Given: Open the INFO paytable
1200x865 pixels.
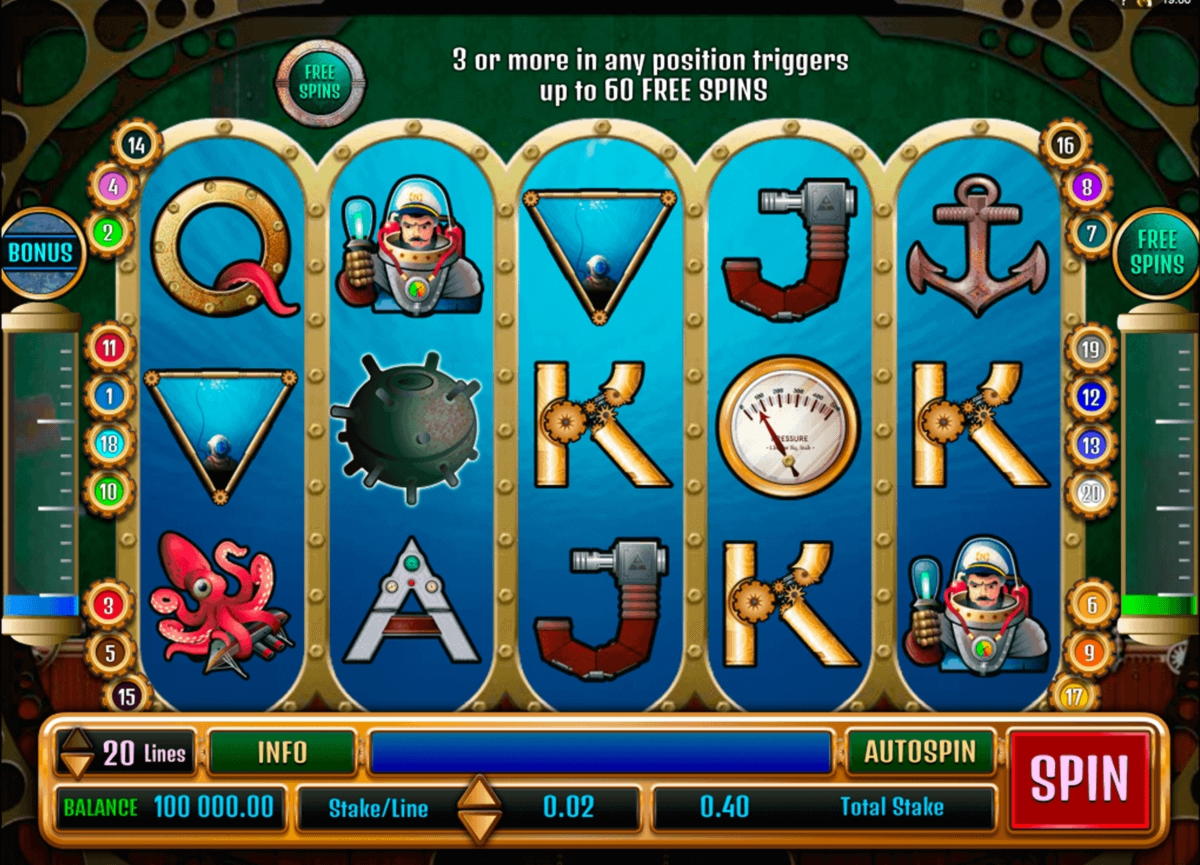Looking at the screenshot, I should coord(282,752).
